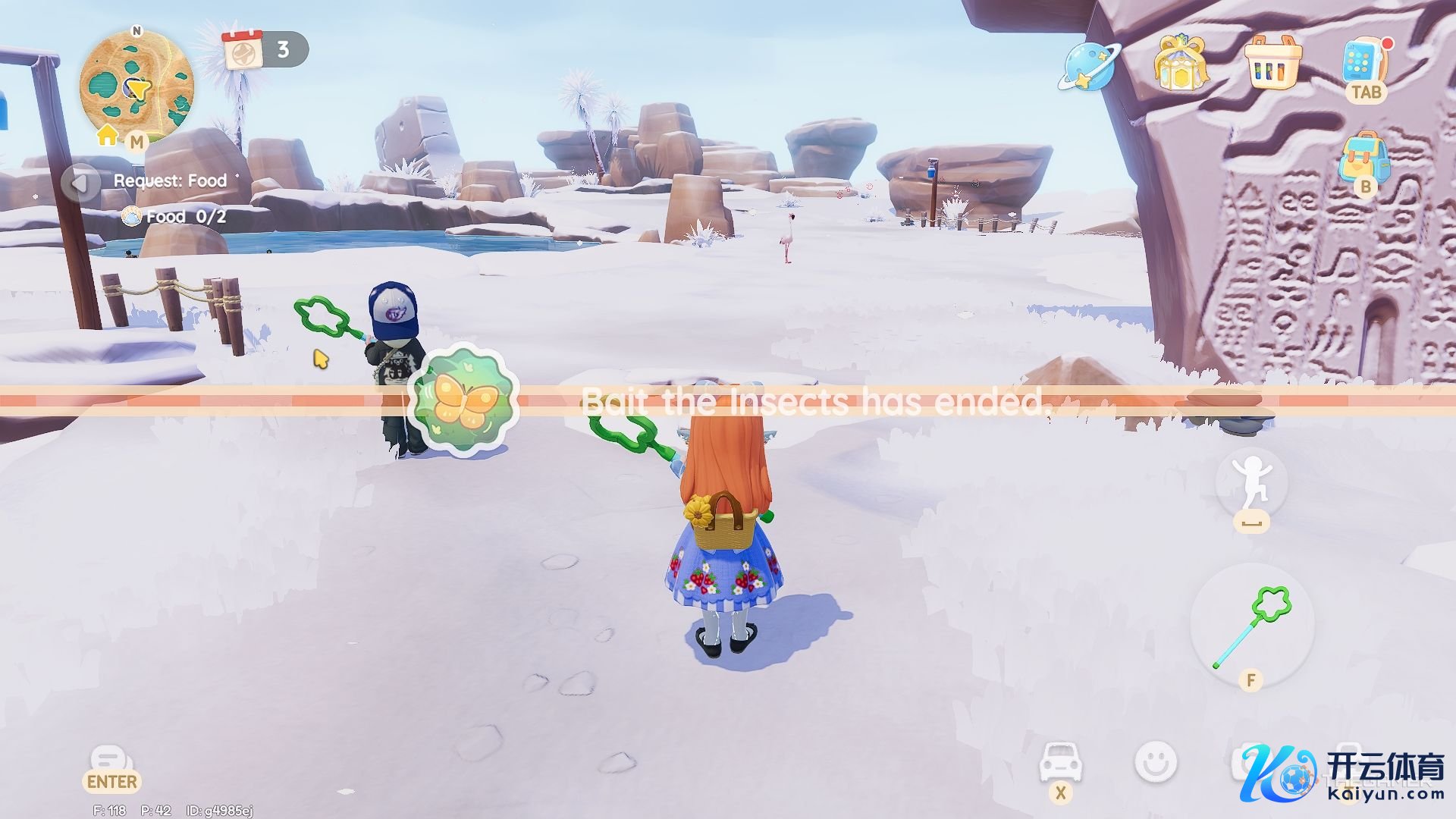Summon the vehicle with car icon
Screen dimensions: 1456x819
(1060, 761)
